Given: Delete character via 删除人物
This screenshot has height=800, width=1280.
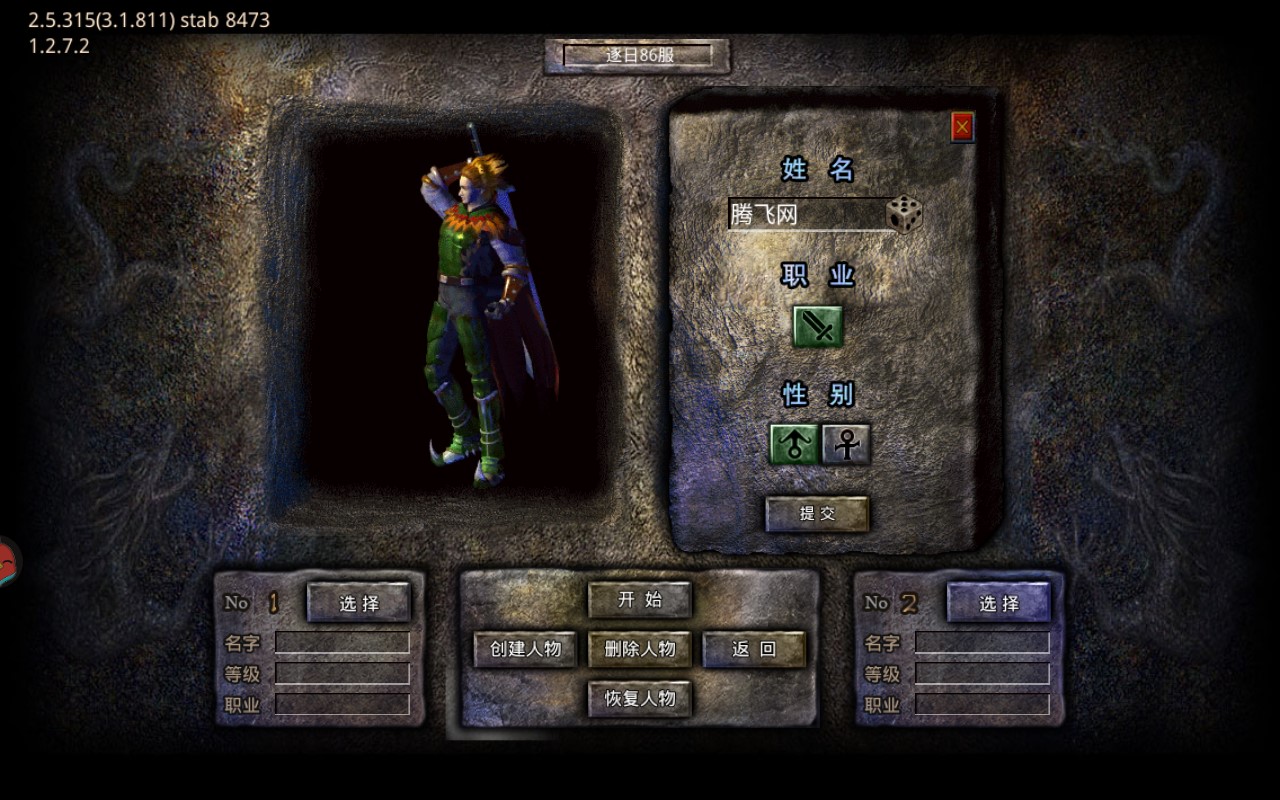Looking at the screenshot, I should coord(640,649).
